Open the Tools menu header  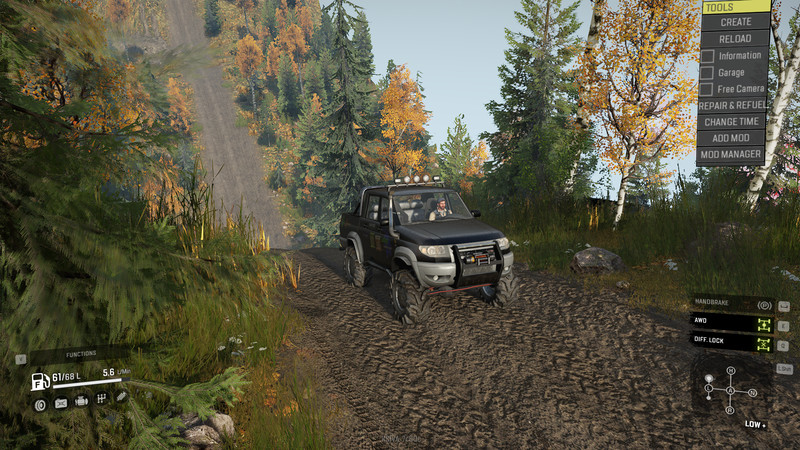(x=735, y=7)
